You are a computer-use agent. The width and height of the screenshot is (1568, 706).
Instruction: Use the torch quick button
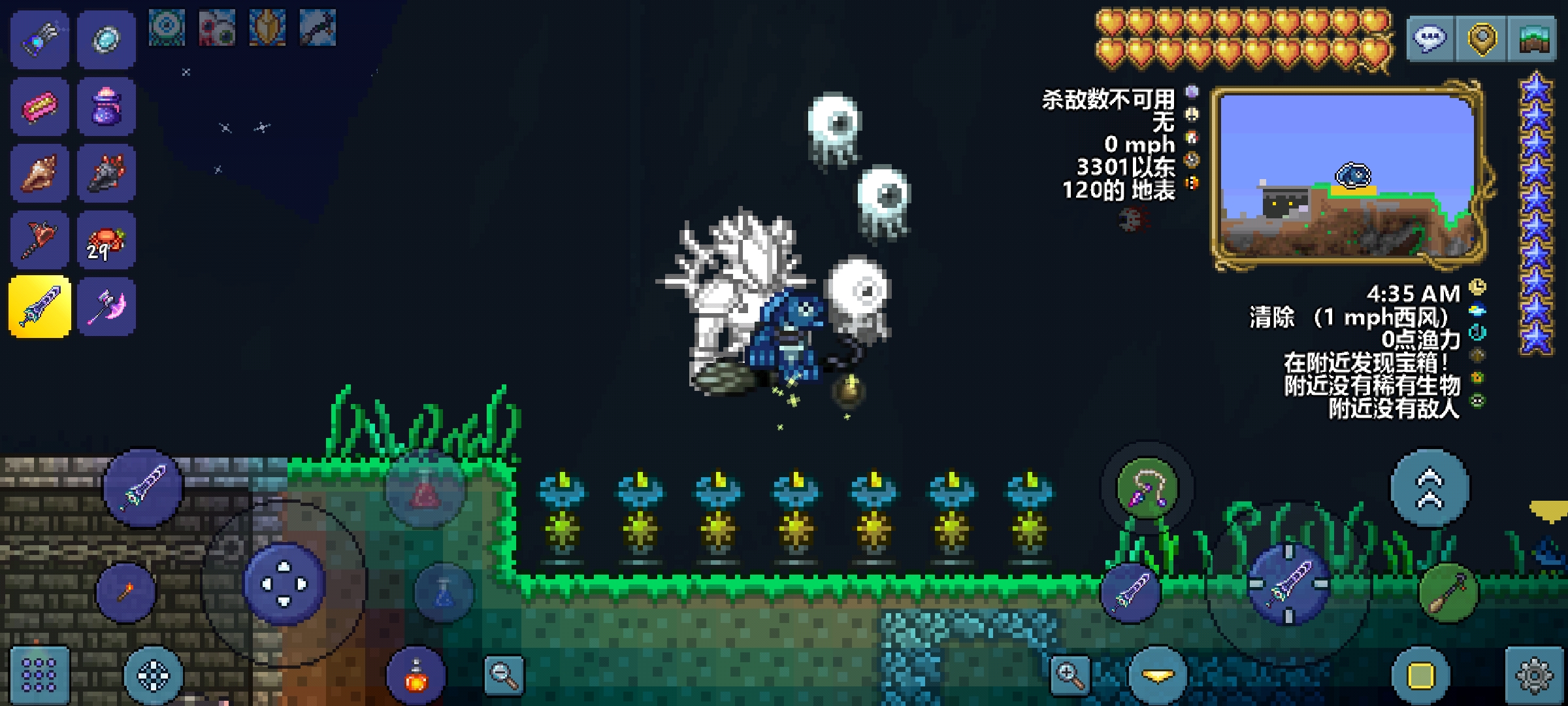125,592
